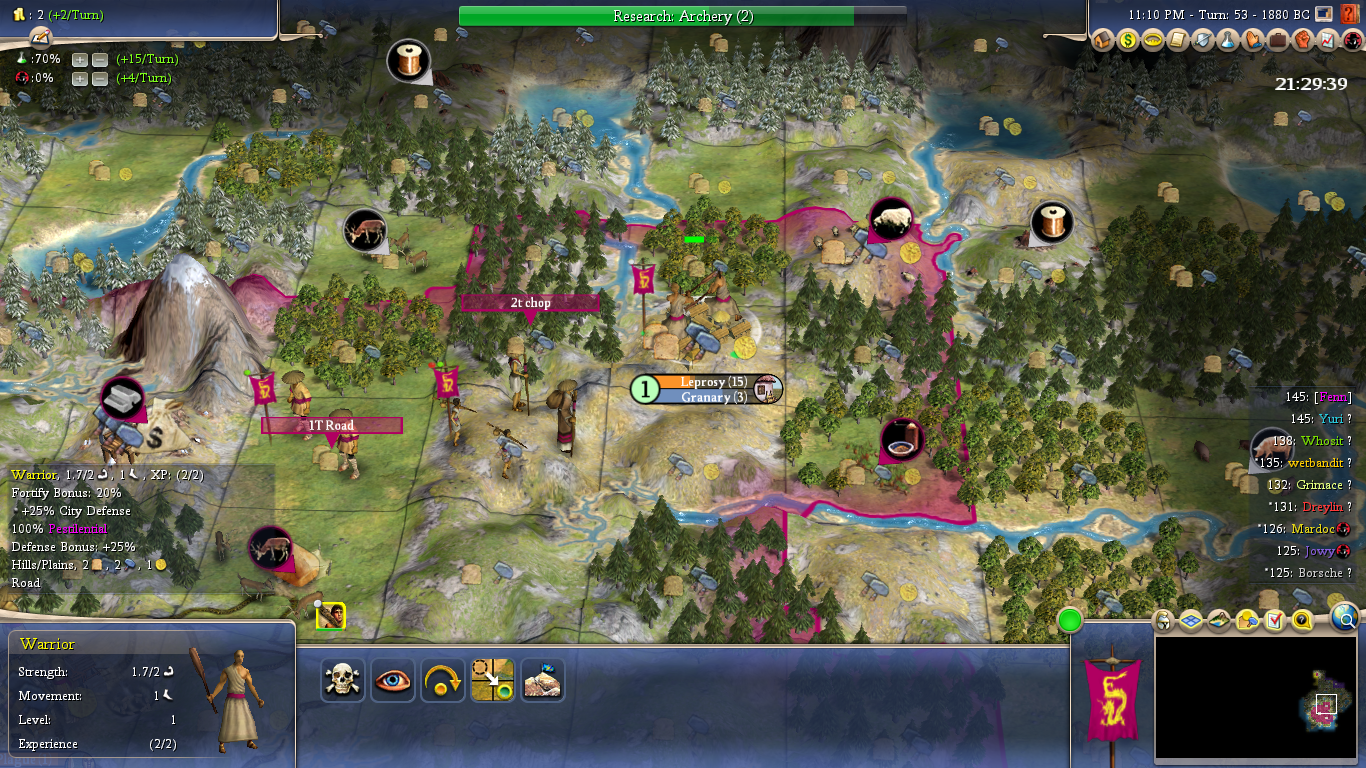Viewport: 1366px width, 768px height.
Task: Open the Financial Advisor dollar icon
Action: coord(1128,40)
